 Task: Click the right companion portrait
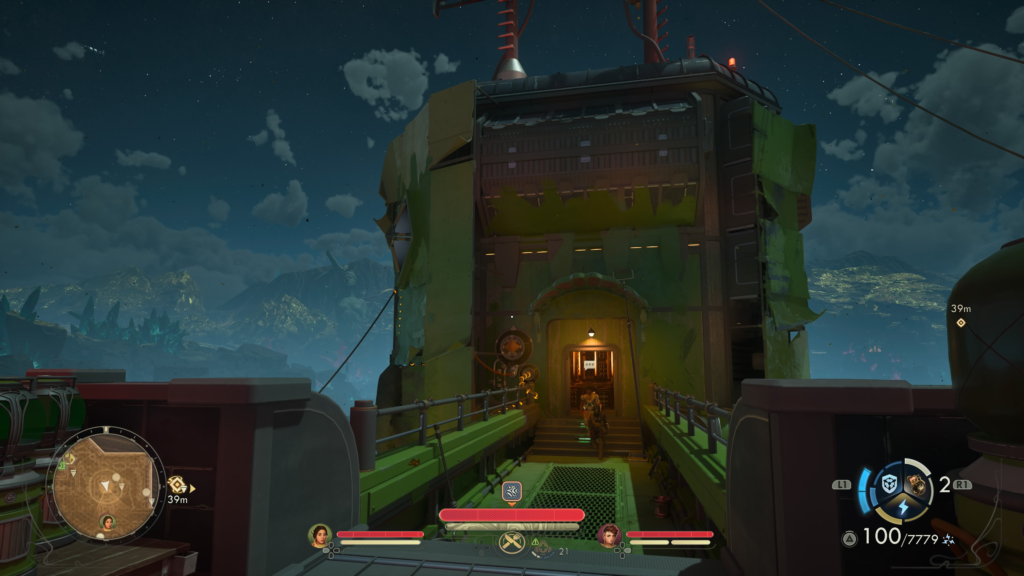pos(609,536)
